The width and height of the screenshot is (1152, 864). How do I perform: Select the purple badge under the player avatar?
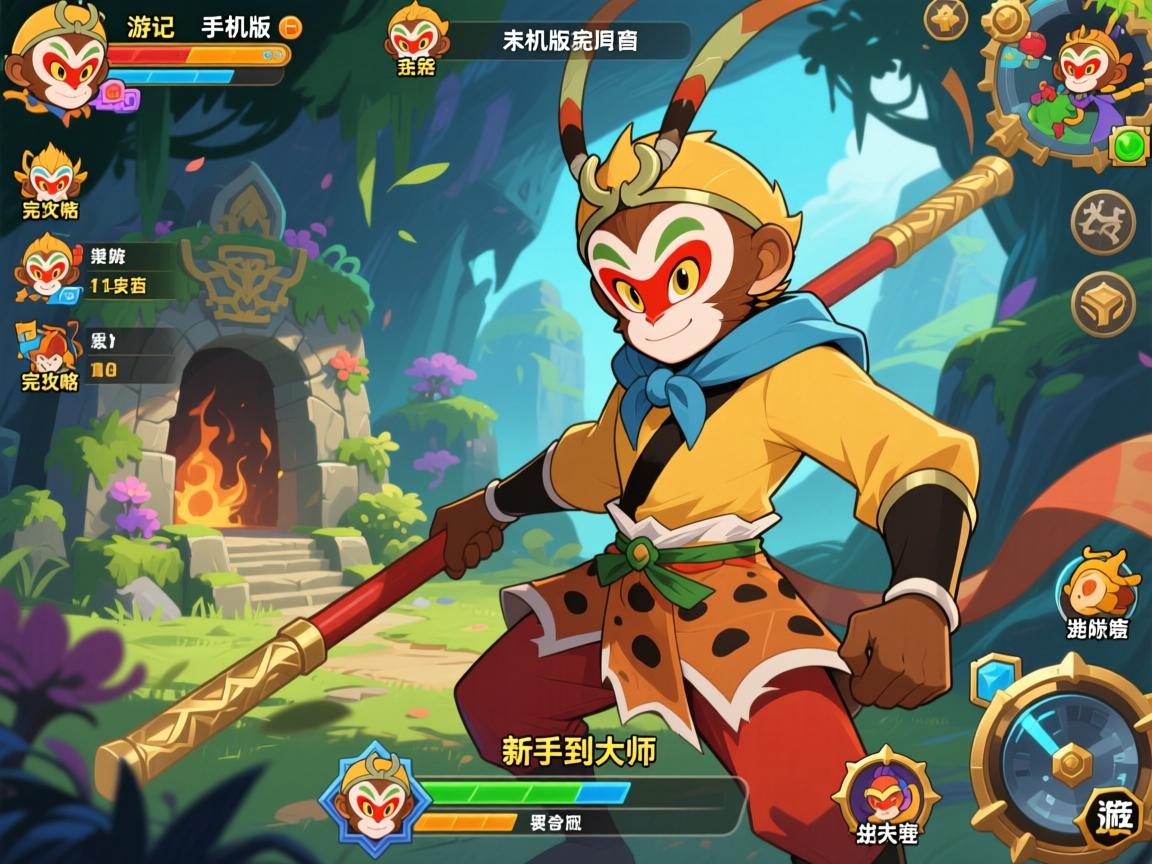click(119, 97)
